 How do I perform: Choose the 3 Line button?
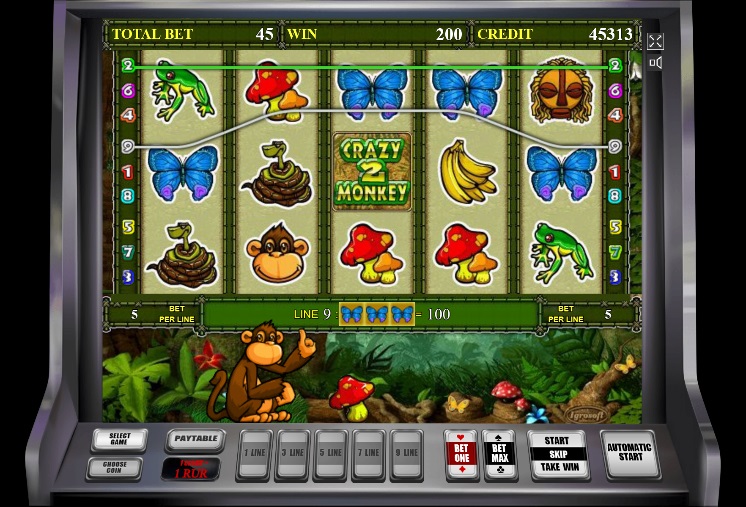point(292,454)
